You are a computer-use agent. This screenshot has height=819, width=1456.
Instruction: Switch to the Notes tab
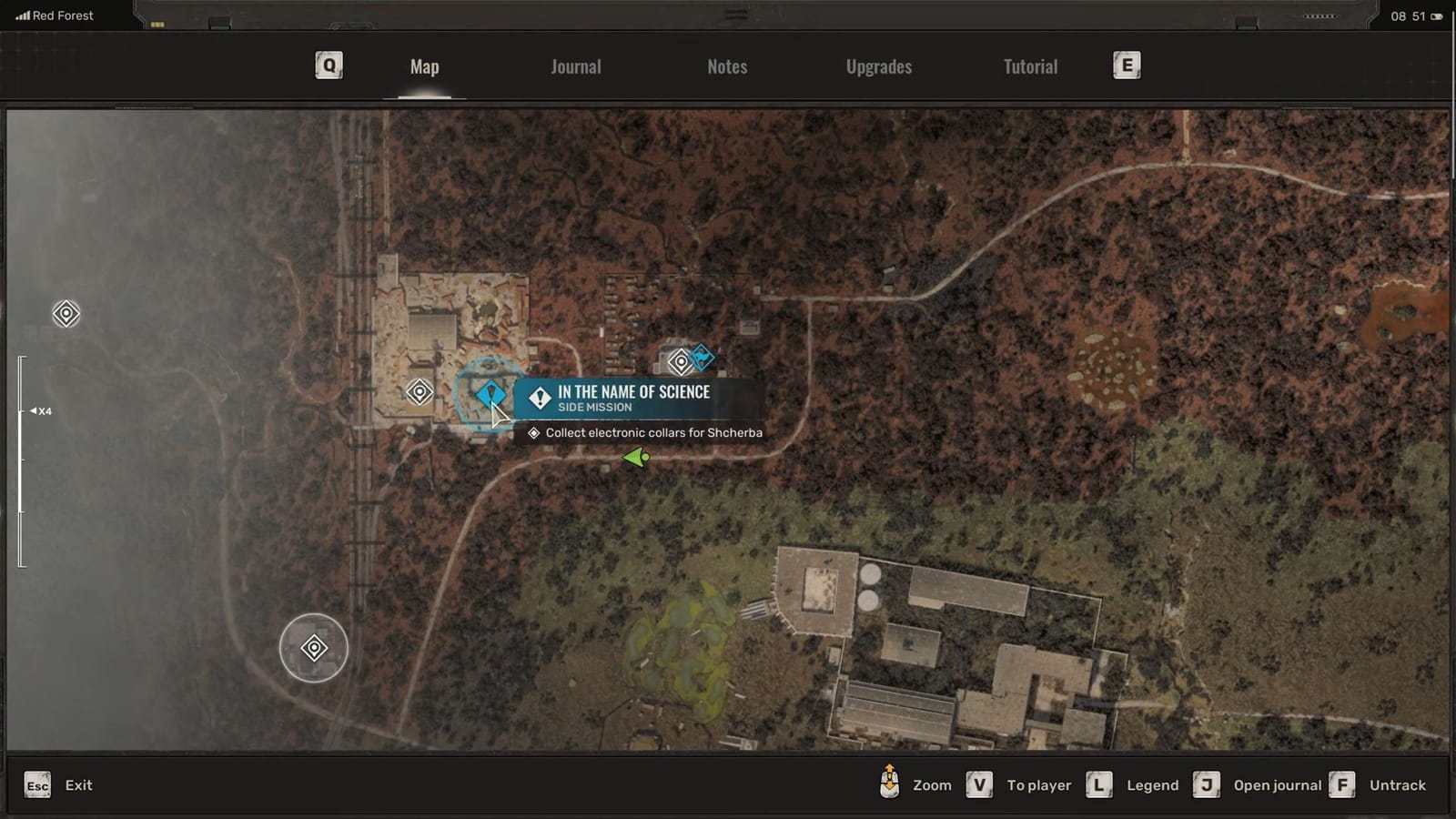pyautogui.click(x=726, y=66)
